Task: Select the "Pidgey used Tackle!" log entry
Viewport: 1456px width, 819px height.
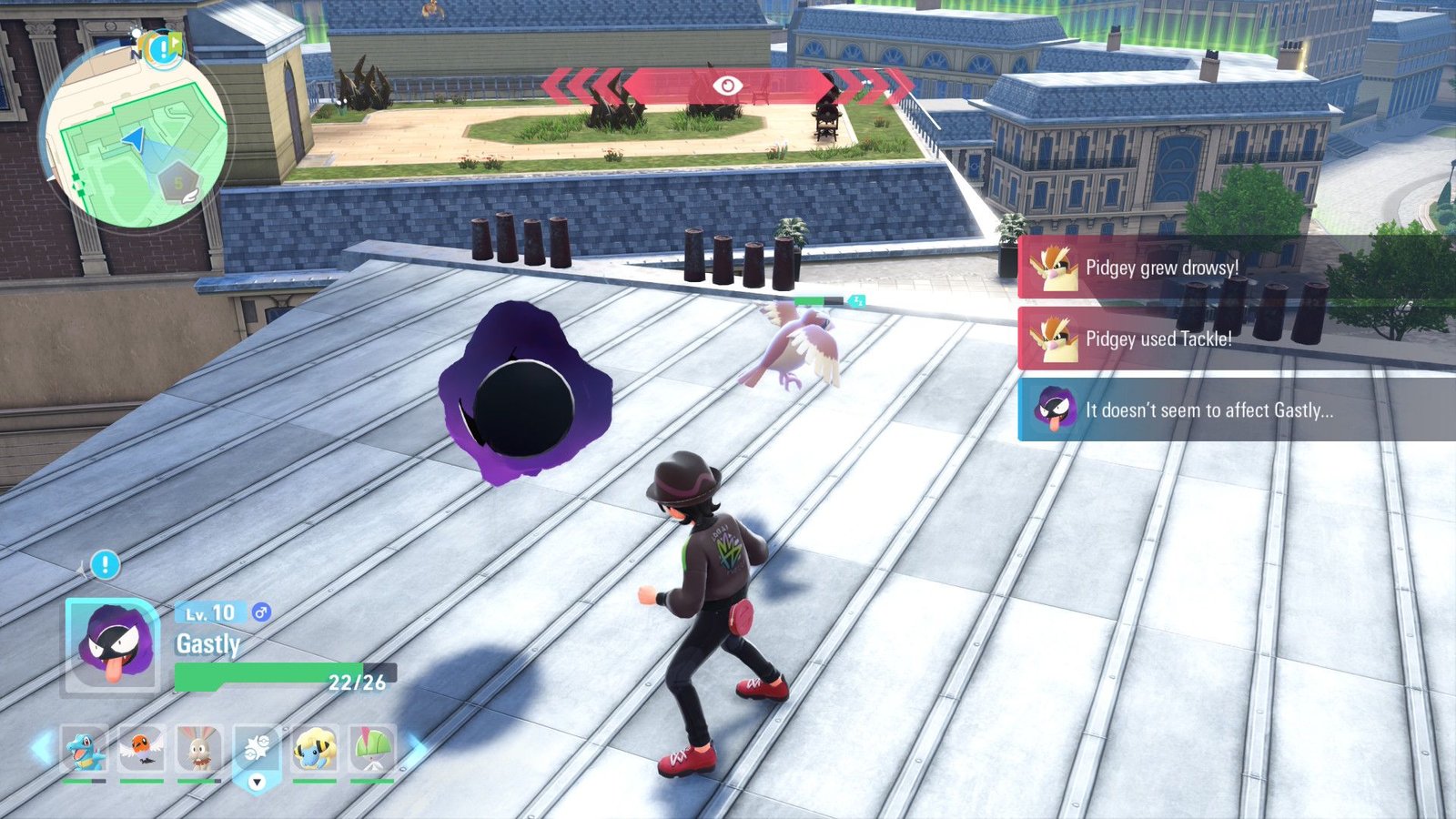Action: point(1183,339)
